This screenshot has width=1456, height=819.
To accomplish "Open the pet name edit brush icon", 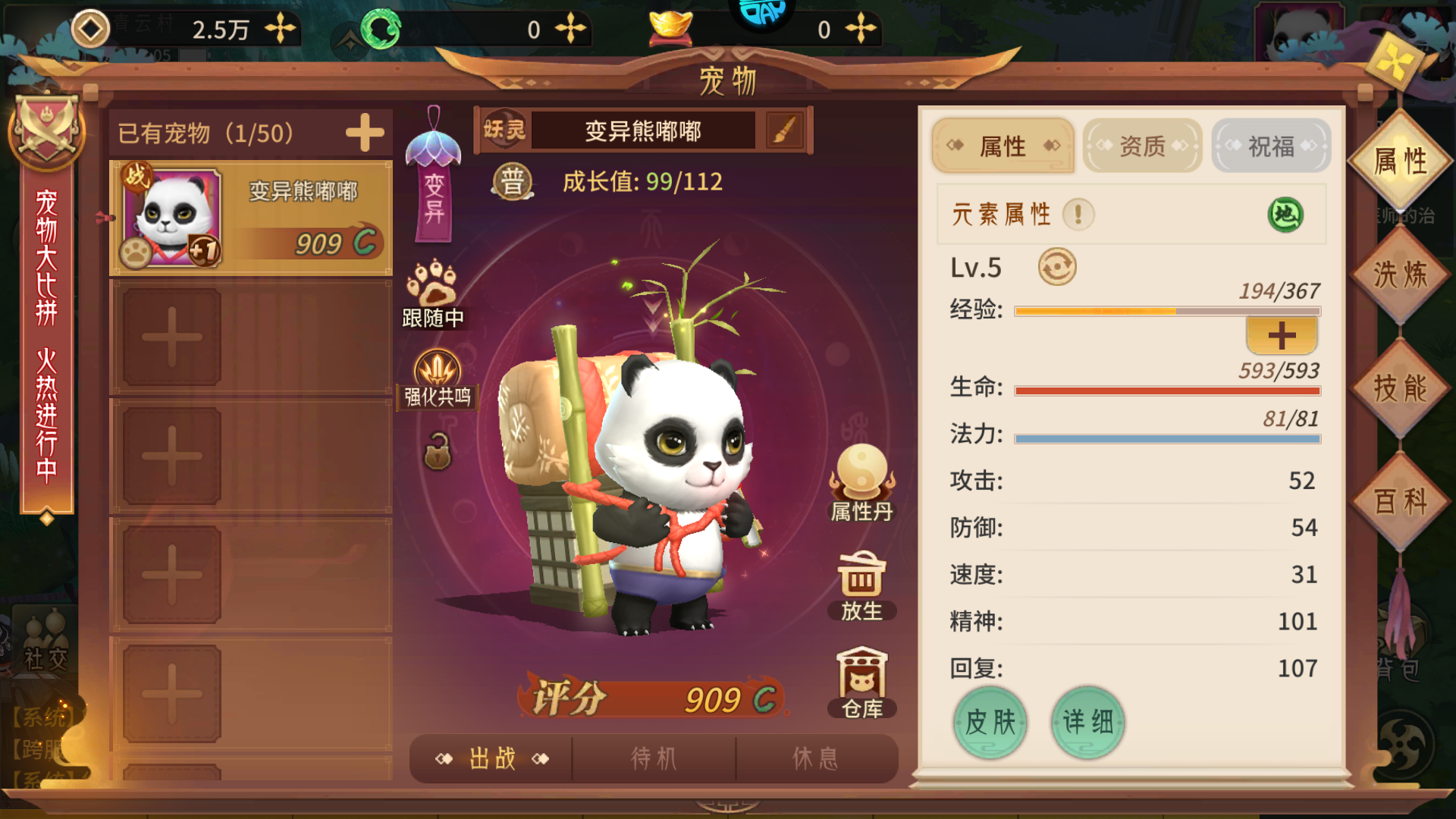I will [x=785, y=130].
